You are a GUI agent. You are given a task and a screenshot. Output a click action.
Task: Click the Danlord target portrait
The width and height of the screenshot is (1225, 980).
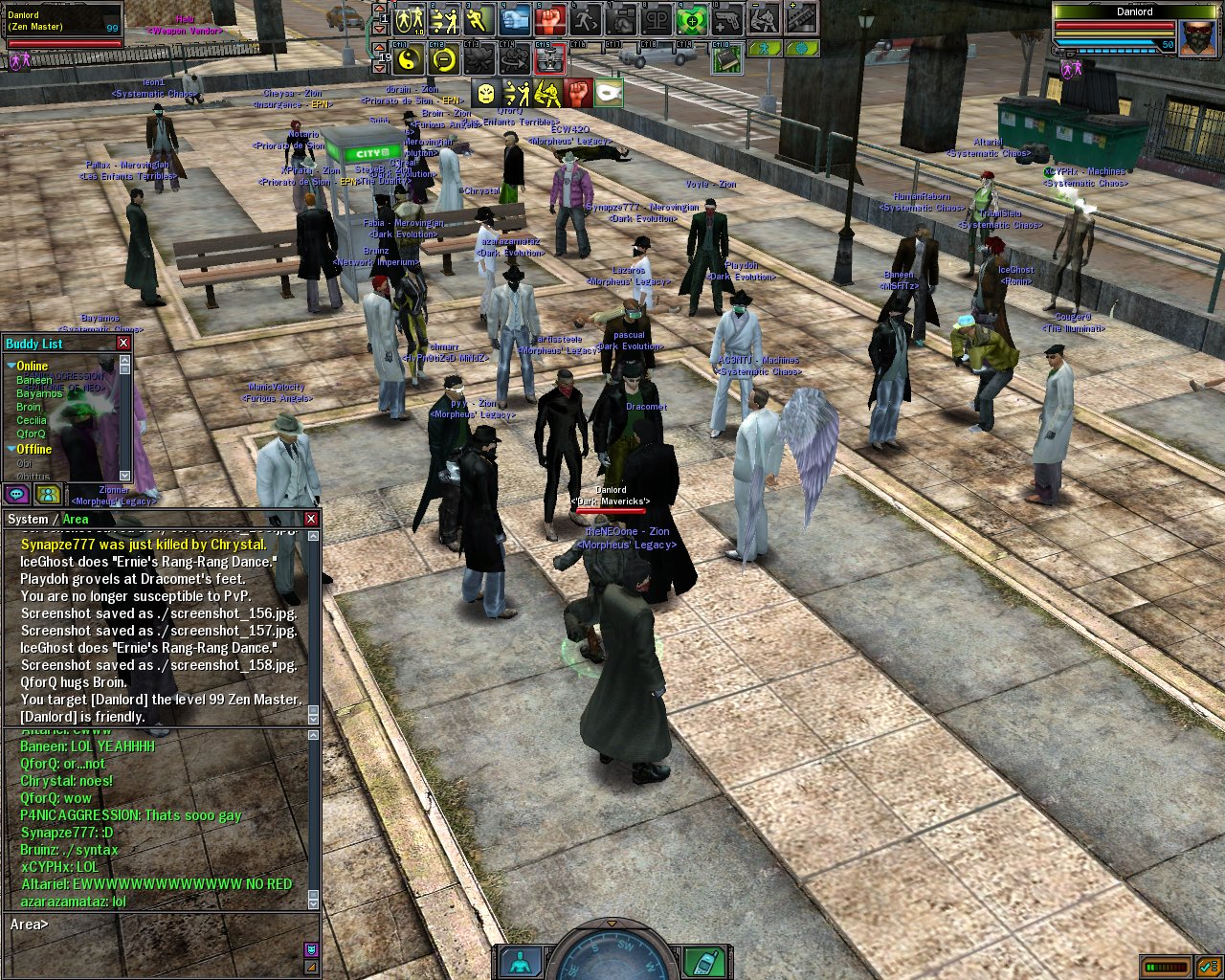coord(1197,40)
